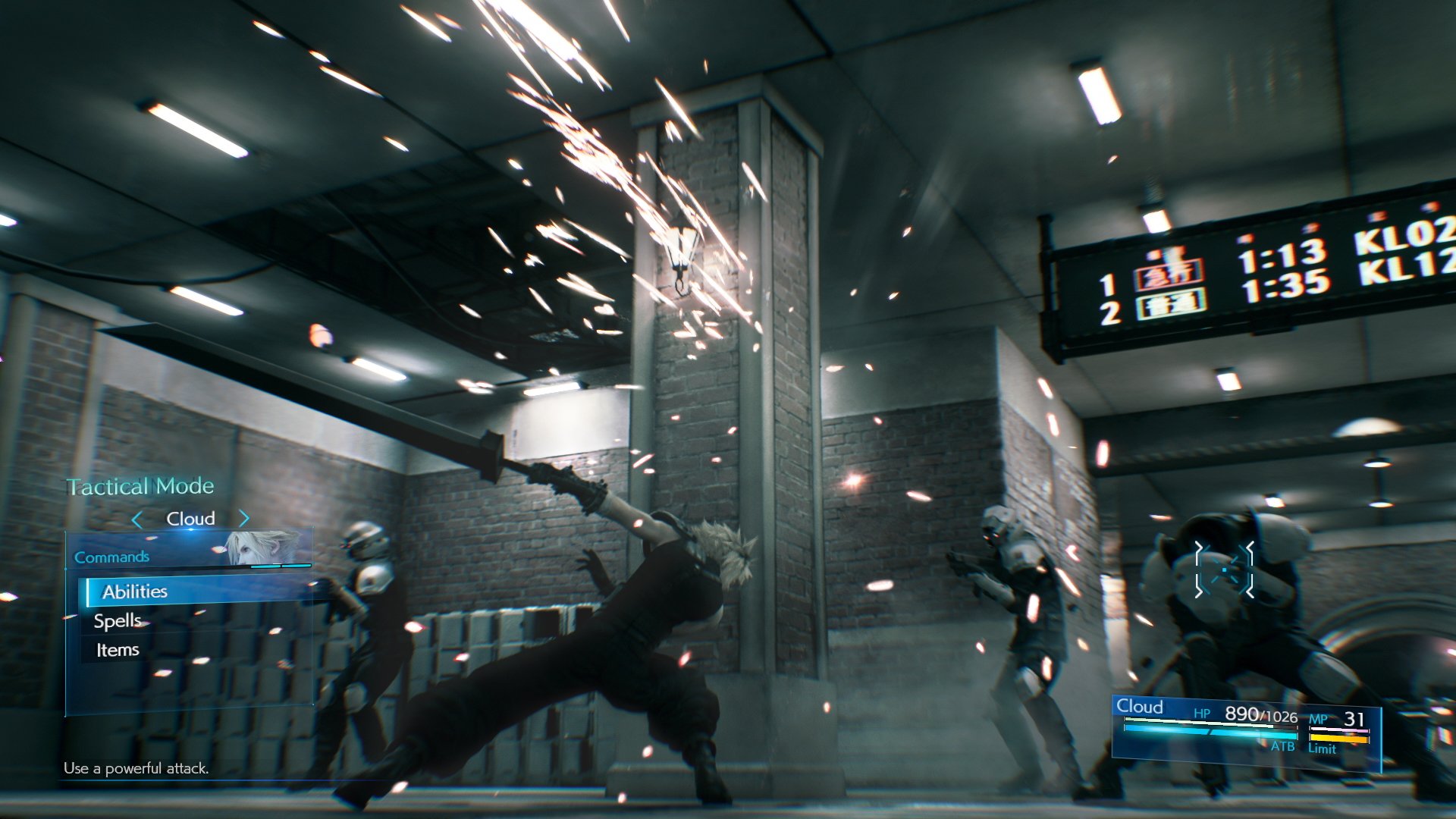Select Spells in the Commands menu

point(118,620)
